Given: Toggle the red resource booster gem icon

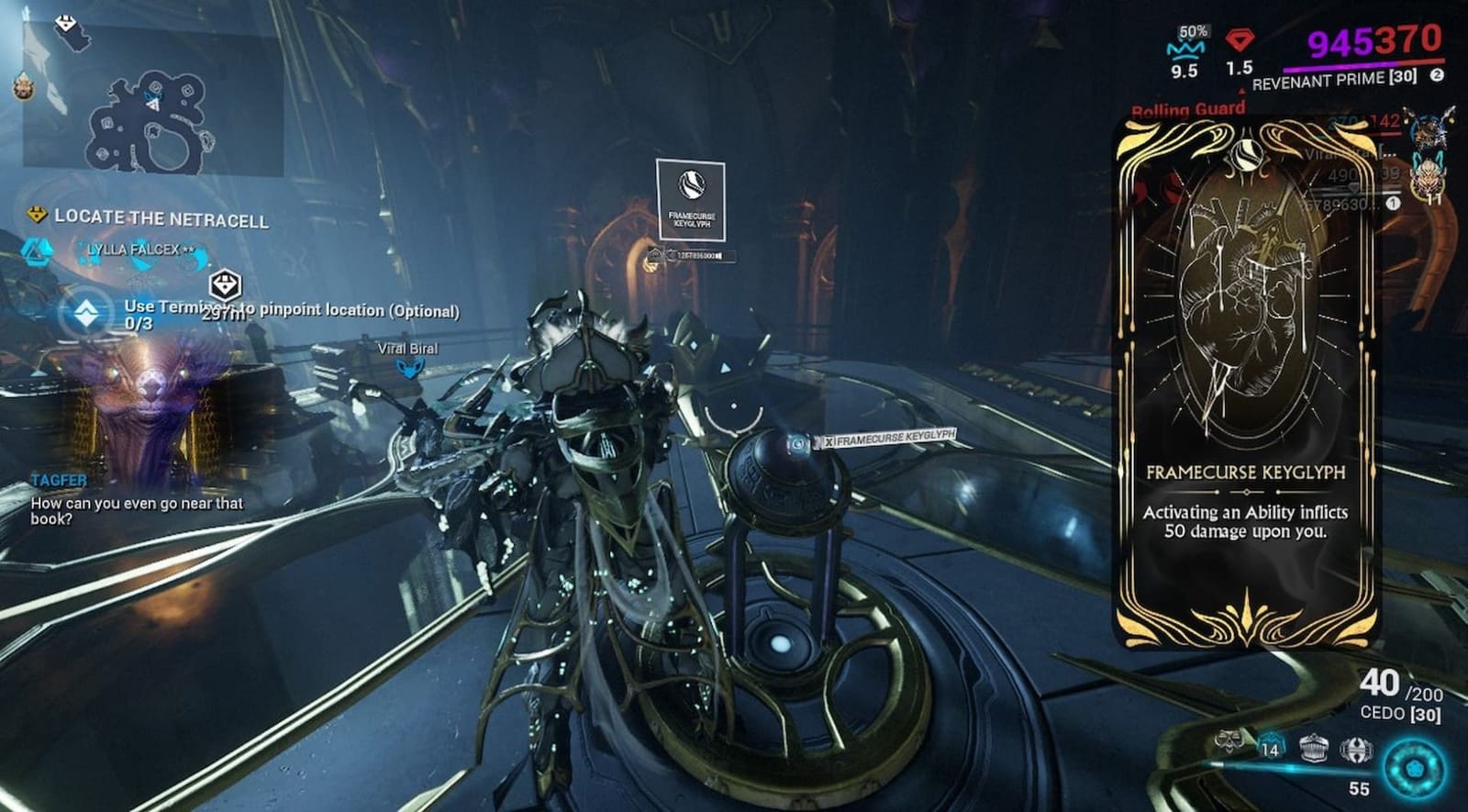Looking at the screenshot, I should 1240,39.
